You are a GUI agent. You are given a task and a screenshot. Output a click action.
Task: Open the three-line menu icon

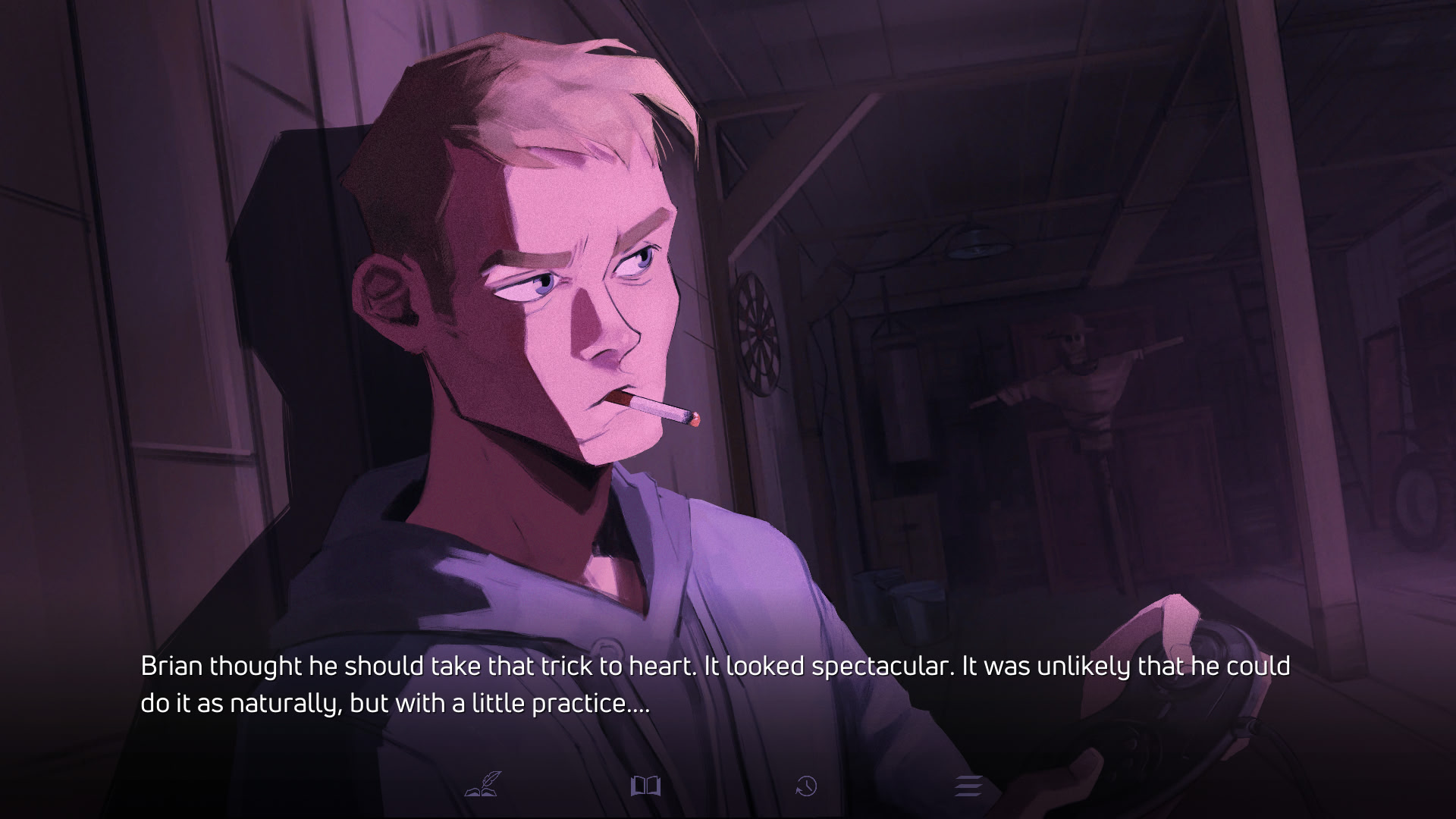coord(968,786)
